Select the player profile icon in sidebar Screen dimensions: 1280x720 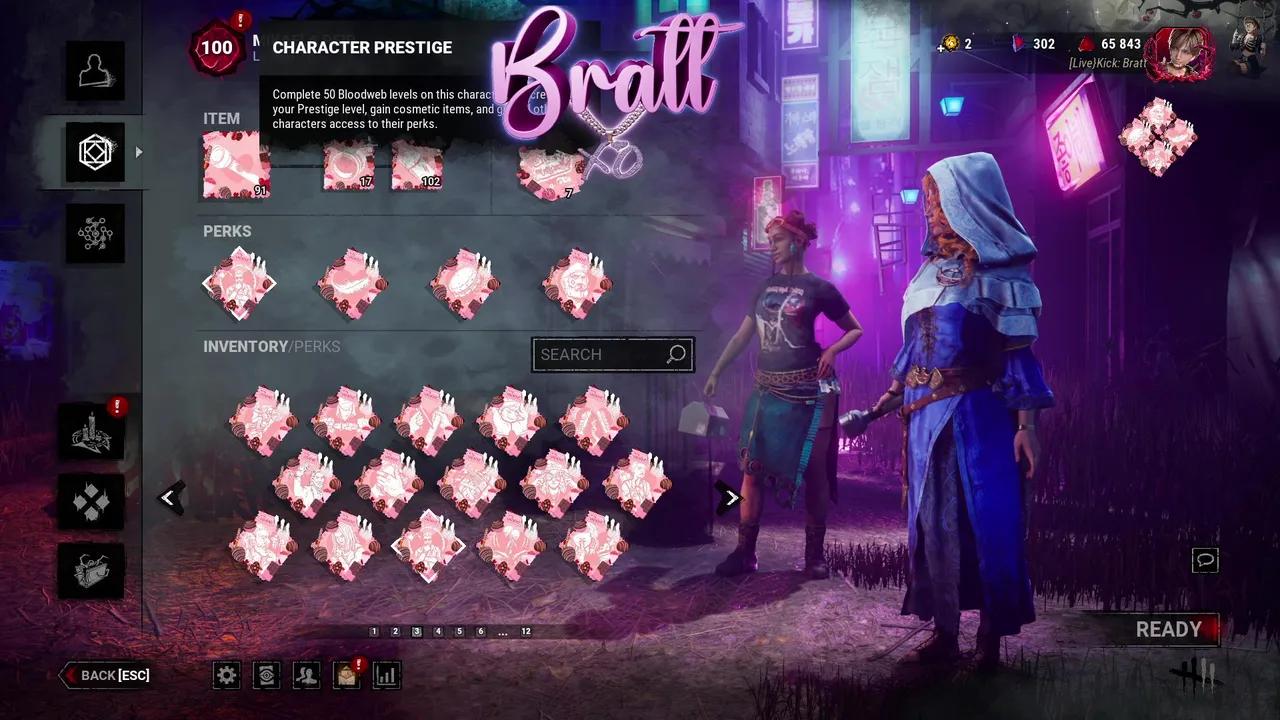[x=95, y=70]
